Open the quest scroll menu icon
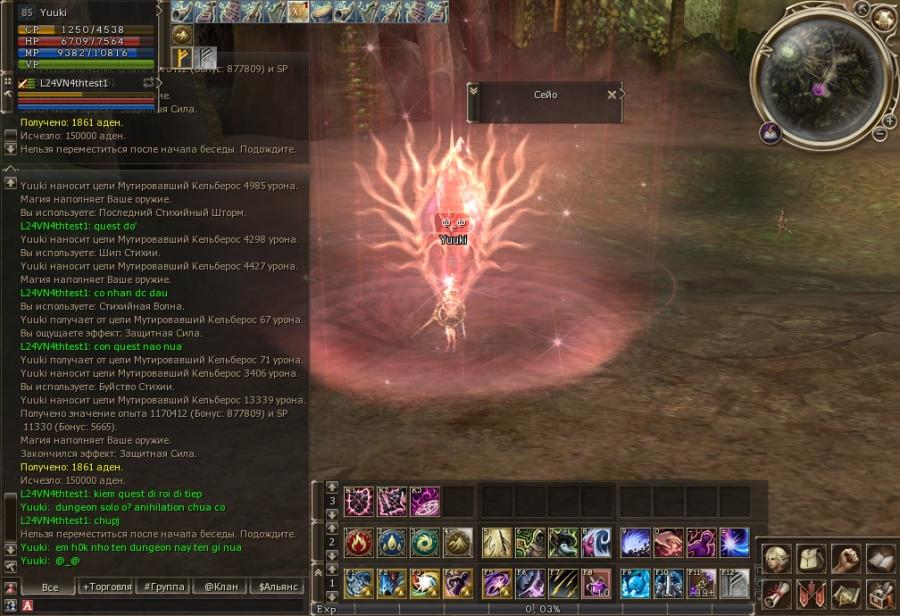The width and height of the screenshot is (900, 616). (x=779, y=593)
